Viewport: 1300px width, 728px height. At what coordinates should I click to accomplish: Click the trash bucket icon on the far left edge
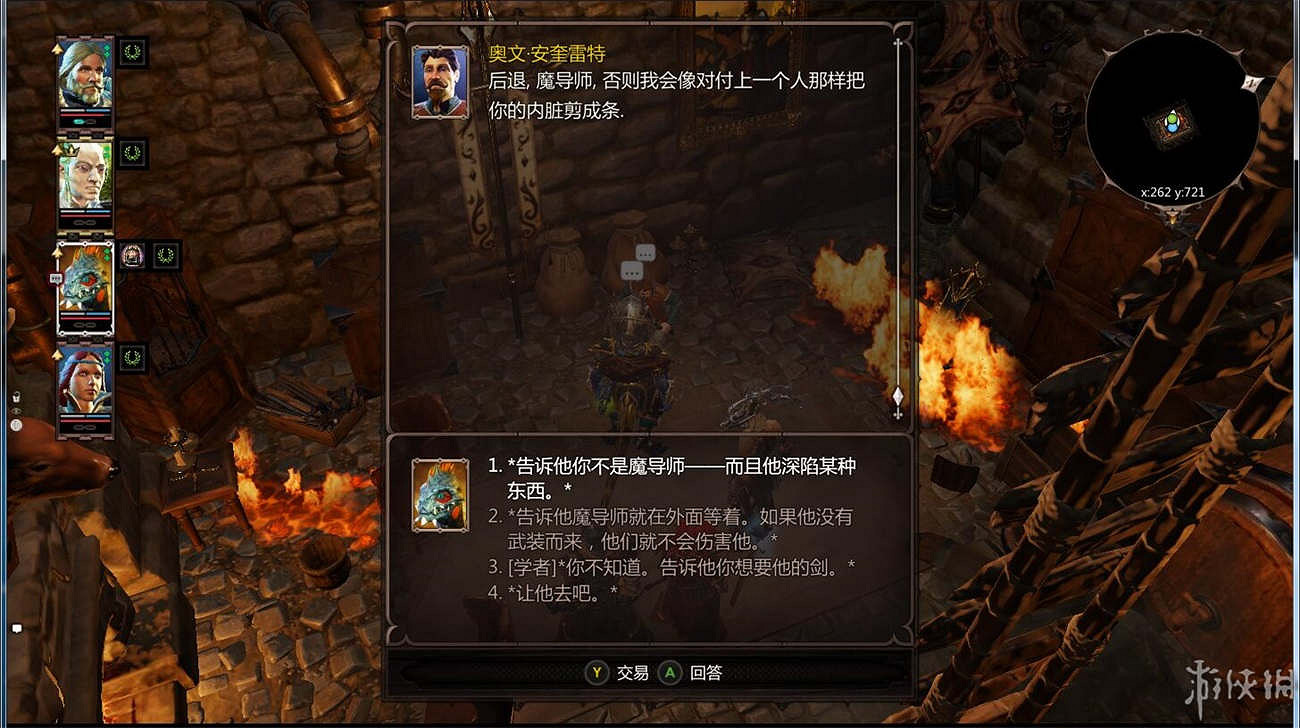[x=15, y=396]
